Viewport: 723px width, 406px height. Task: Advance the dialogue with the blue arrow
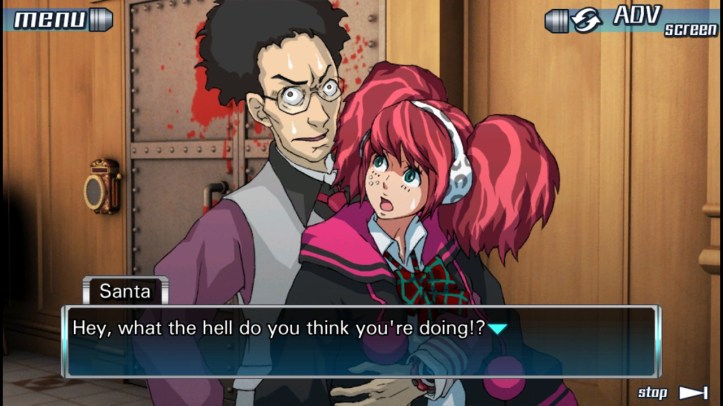[x=497, y=329]
